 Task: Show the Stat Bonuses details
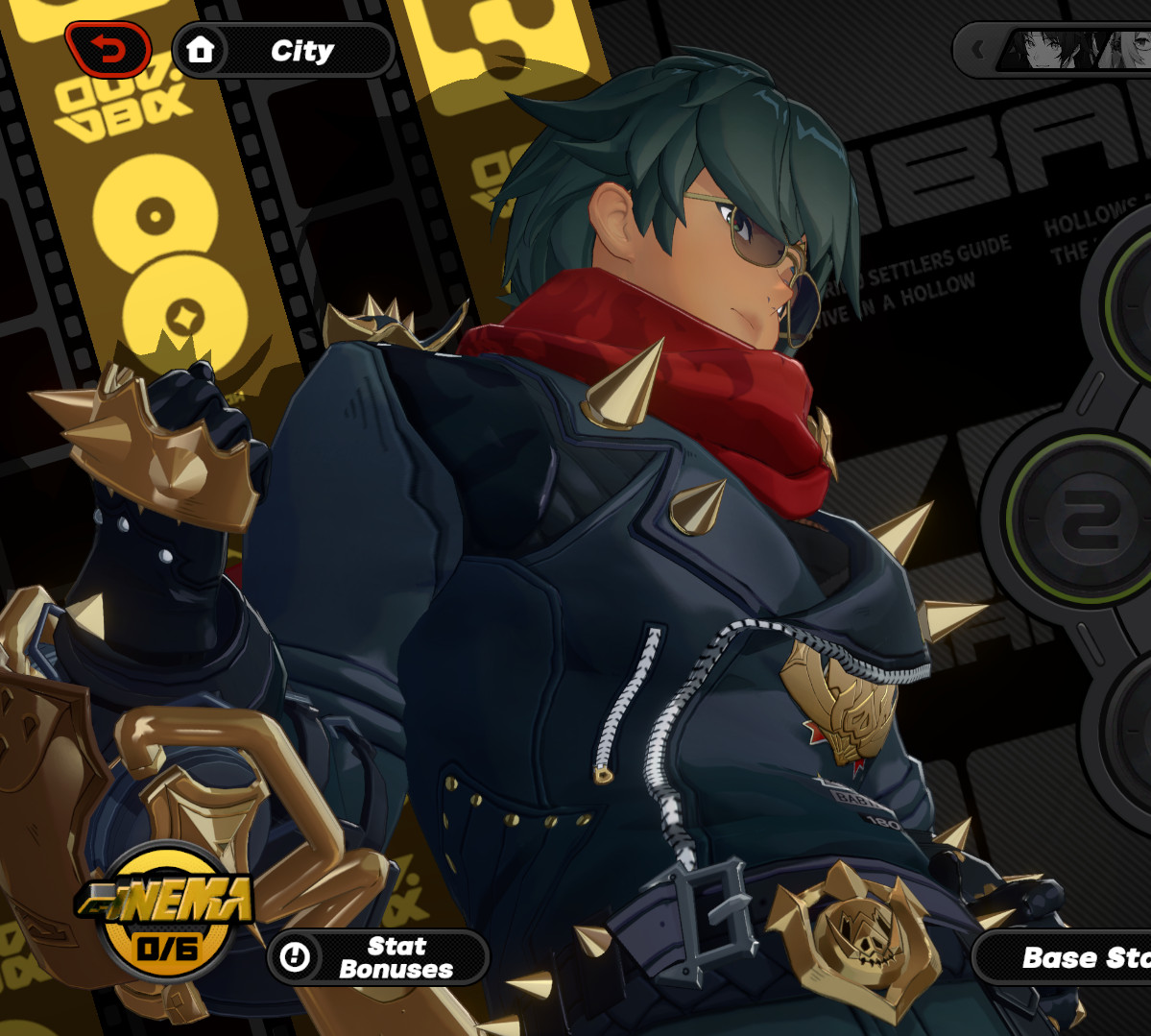[377, 957]
